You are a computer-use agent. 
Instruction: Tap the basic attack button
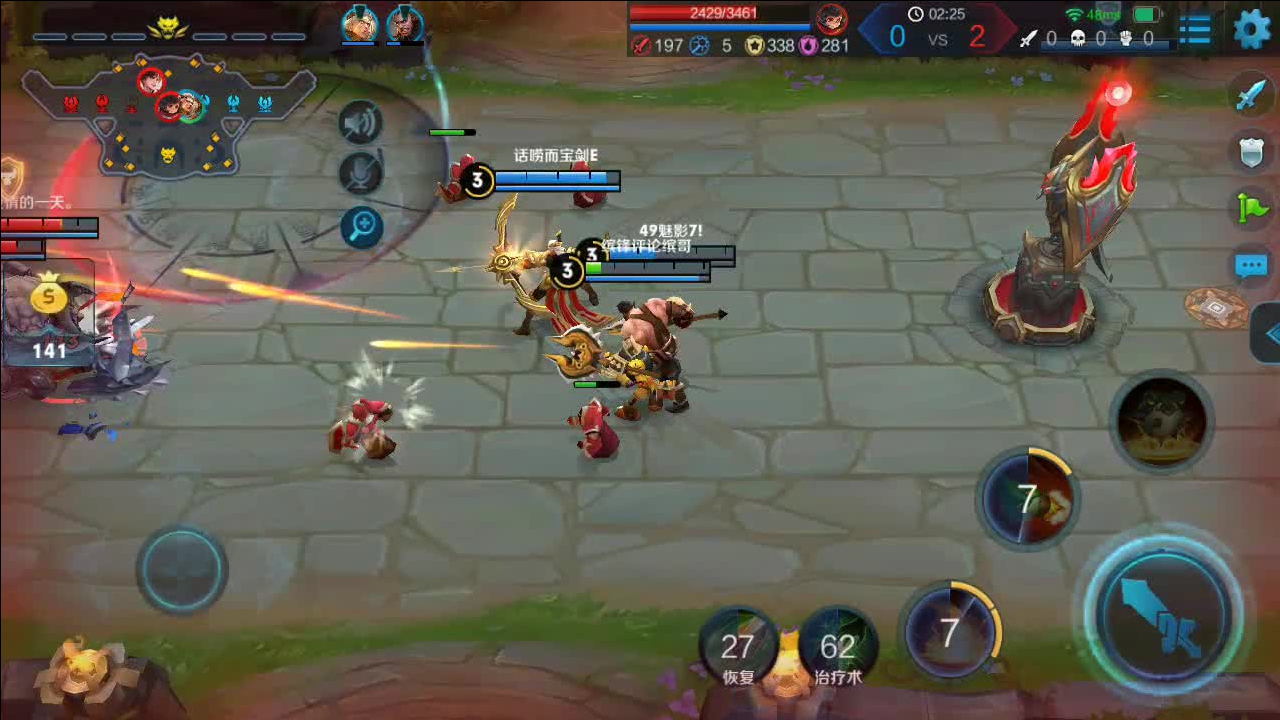tap(1163, 610)
